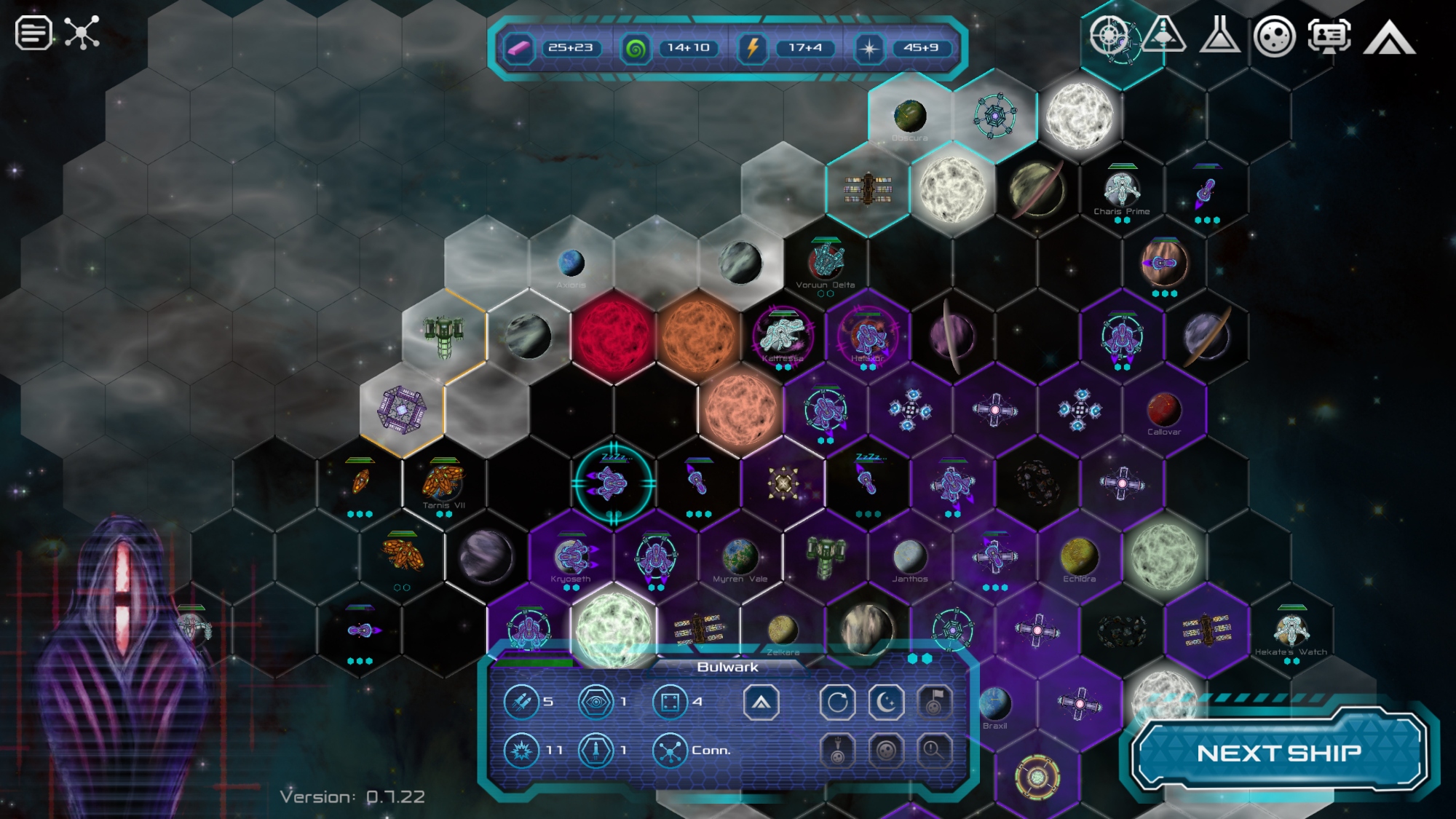The image size is (1456, 819).
Task: Select the magnifier with exclamation action button
Action: pyautogui.click(x=934, y=750)
